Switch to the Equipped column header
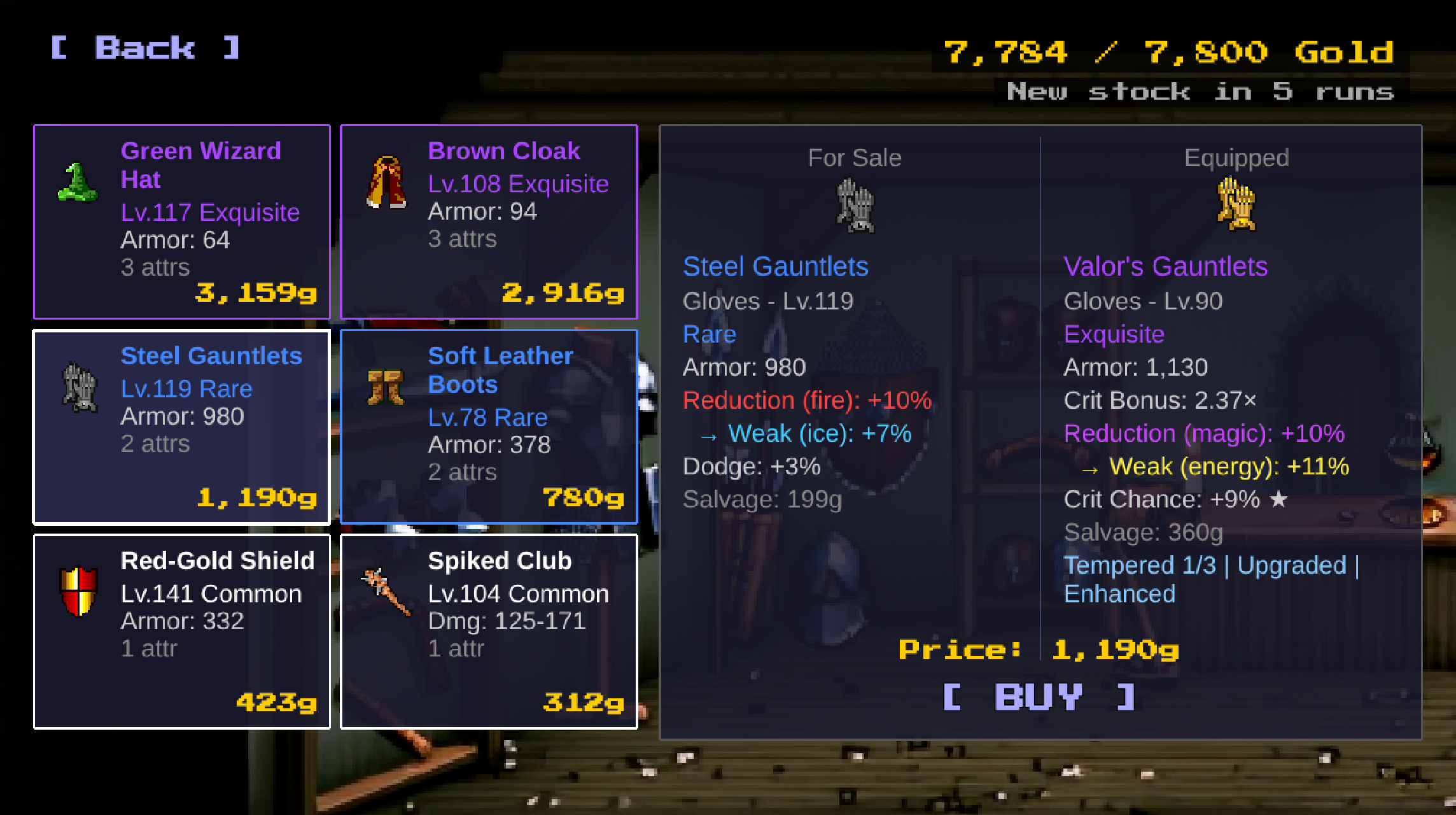1456x815 pixels. point(1236,157)
